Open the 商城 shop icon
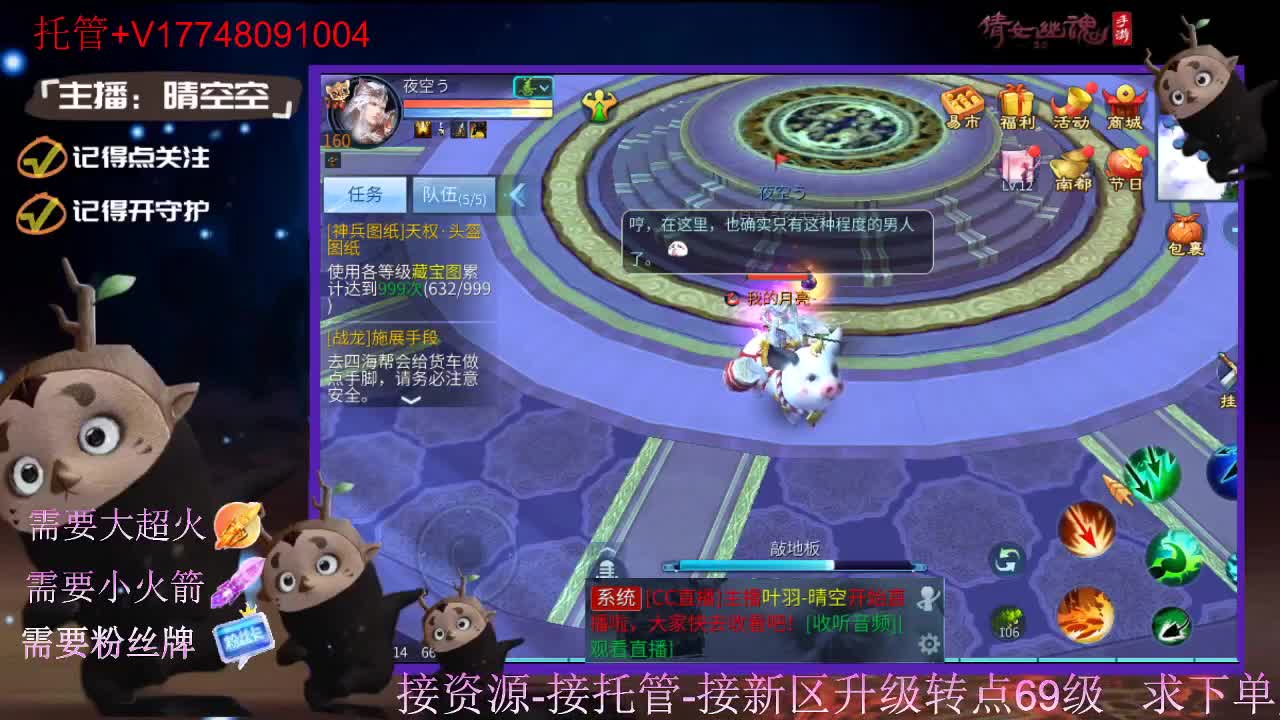The width and height of the screenshot is (1280, 720). point(1125,100)
